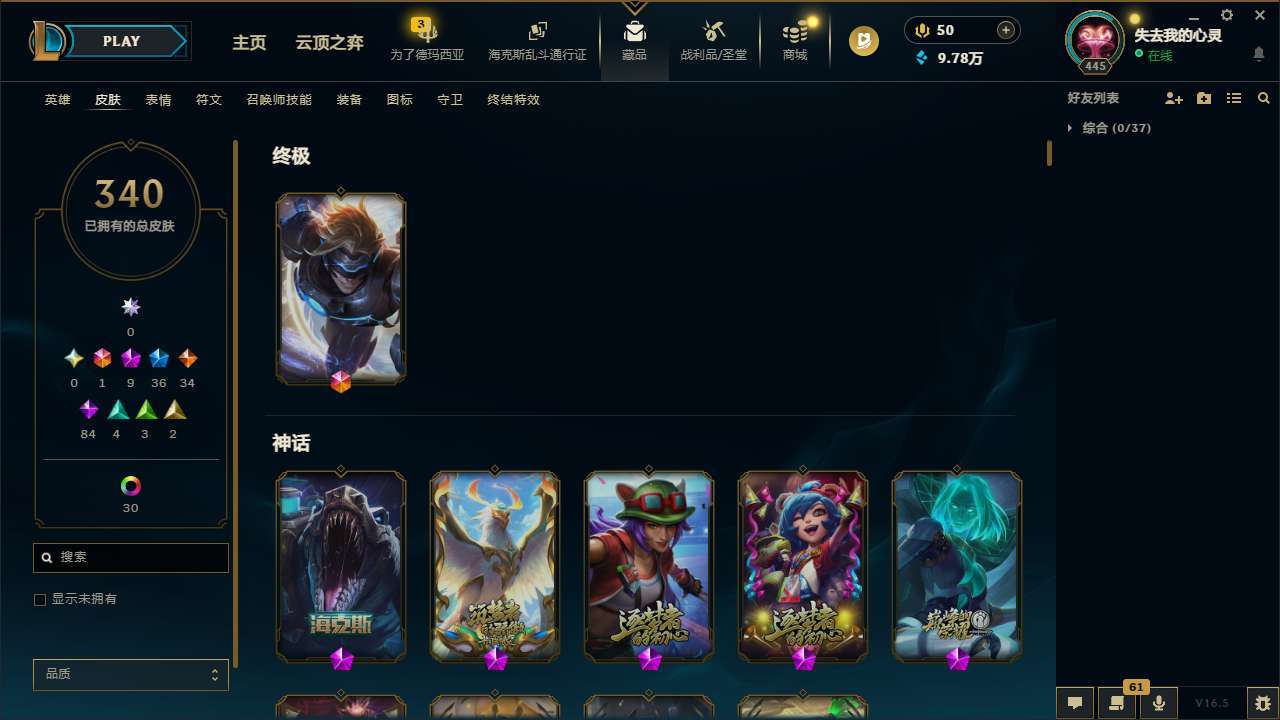Open the missions journal icon showing 61
The width and height of the screenshot is (1280, 720).
[1116, 702]
